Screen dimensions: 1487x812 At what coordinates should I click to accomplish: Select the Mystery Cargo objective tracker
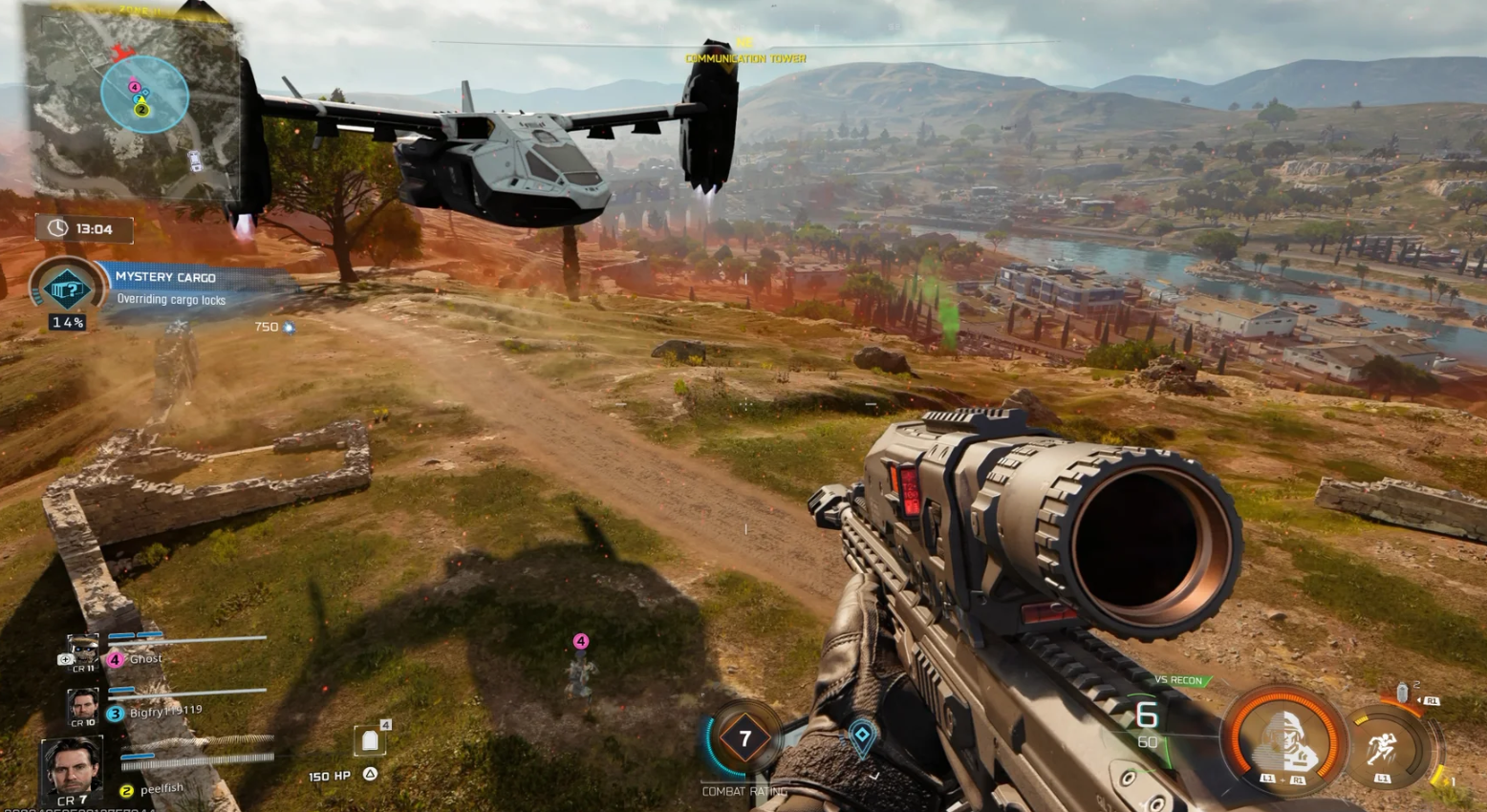click(x=69, y=288)
